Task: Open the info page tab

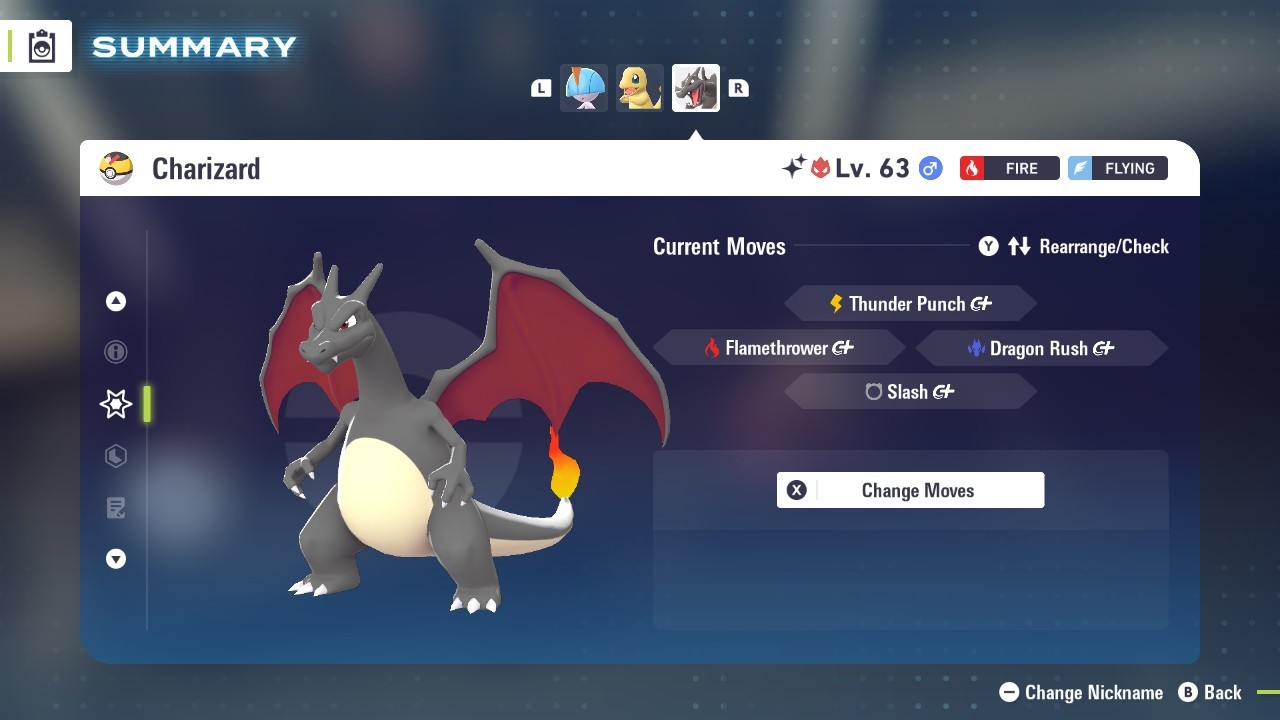Action: (x=116, y=352)
